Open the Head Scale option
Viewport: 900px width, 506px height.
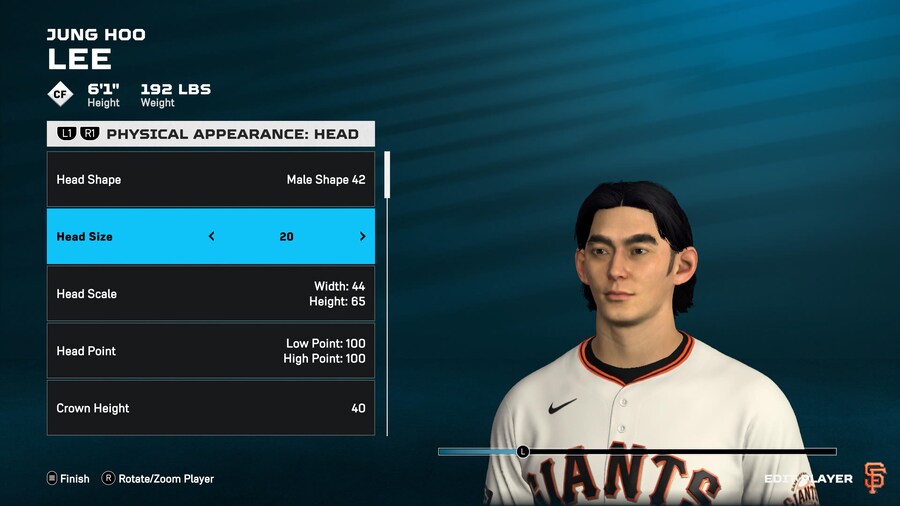(210, 294)
